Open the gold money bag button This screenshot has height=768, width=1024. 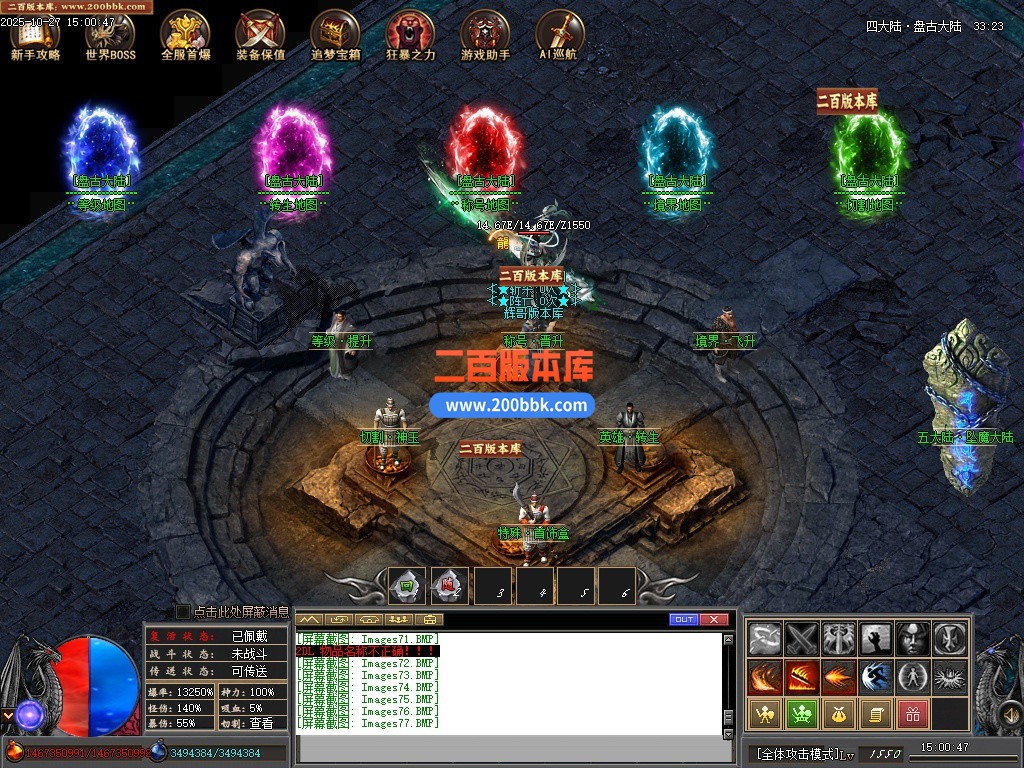pos(839,714)
